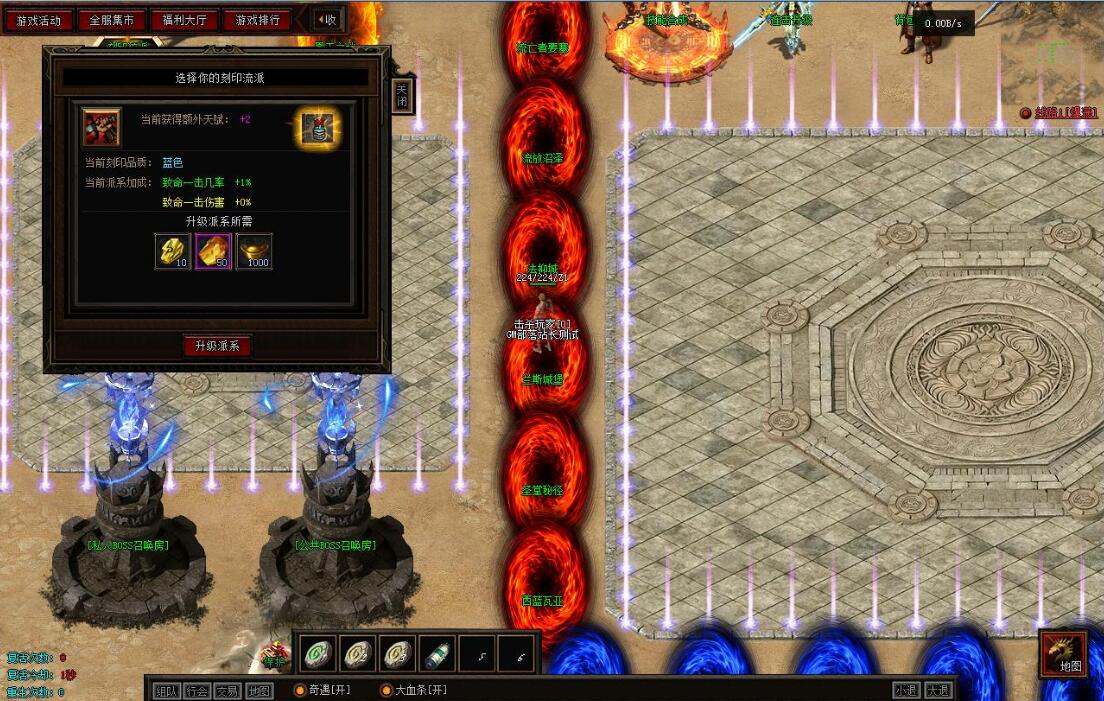Image resolution: width=1104 pixels, height=701 pixels.
Task: Click the orange crystal material requiring 50
Action: [213, 251]
